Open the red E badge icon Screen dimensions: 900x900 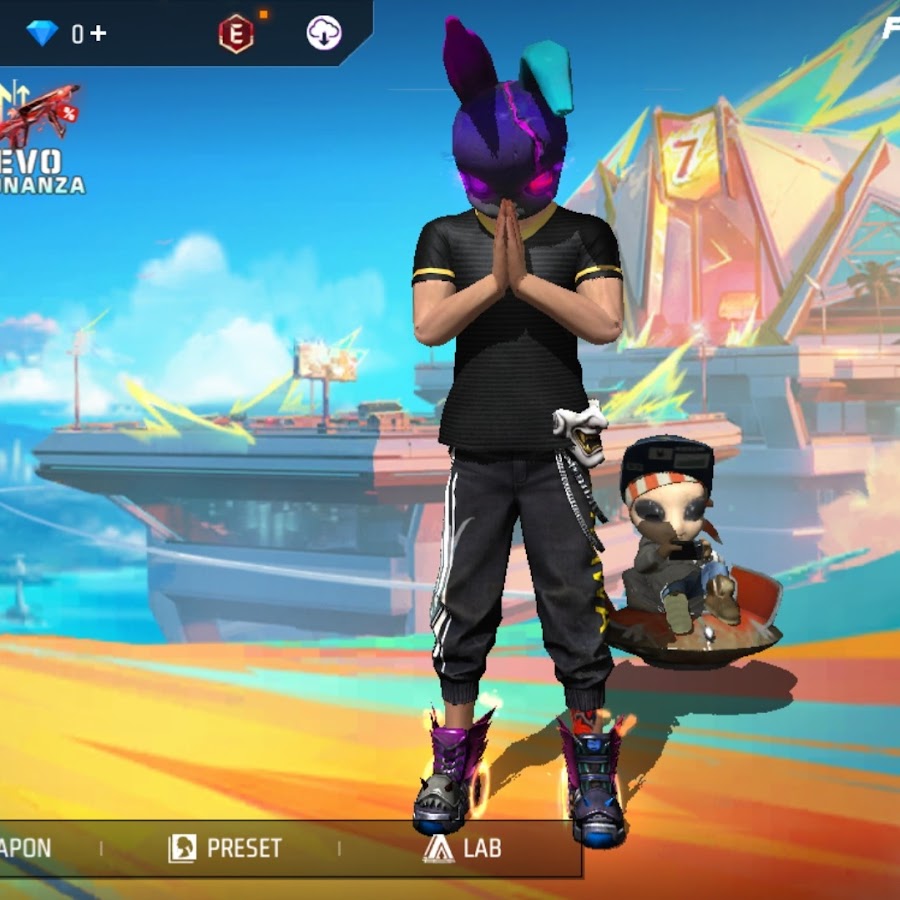coord(236,34)
